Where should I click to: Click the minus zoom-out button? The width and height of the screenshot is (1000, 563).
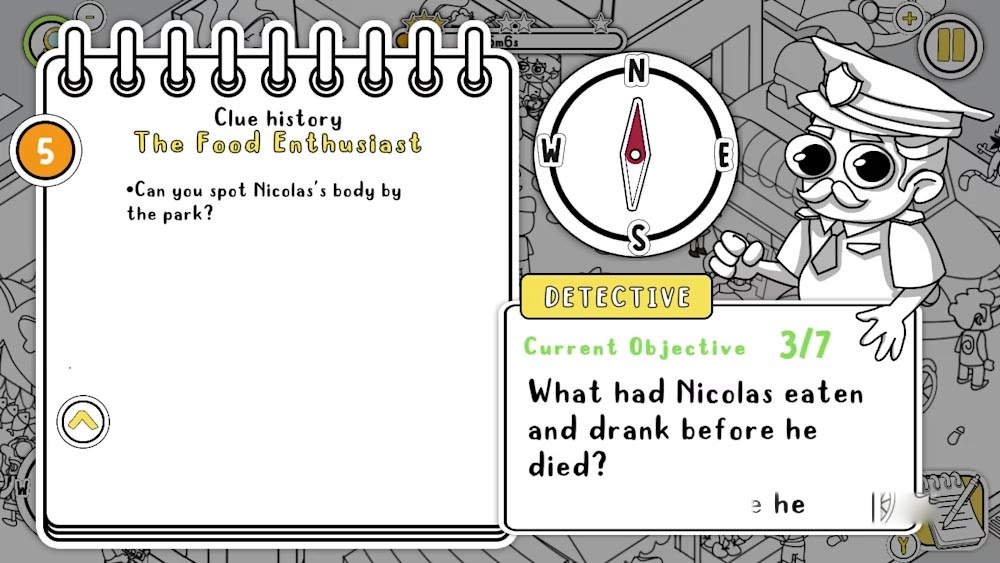point(90,17)
